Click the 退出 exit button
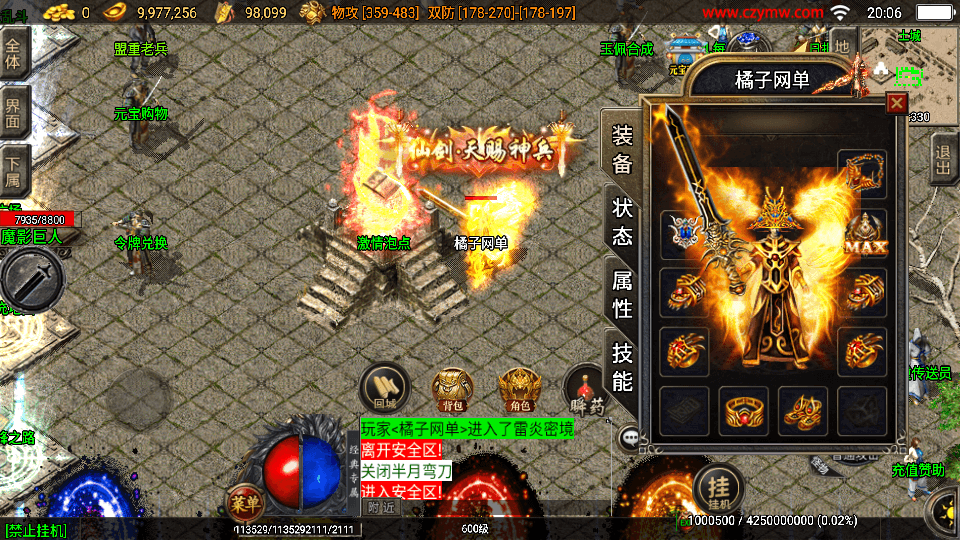Image resolution: width=960 pixels, height=540 pixels. [943, 160]
